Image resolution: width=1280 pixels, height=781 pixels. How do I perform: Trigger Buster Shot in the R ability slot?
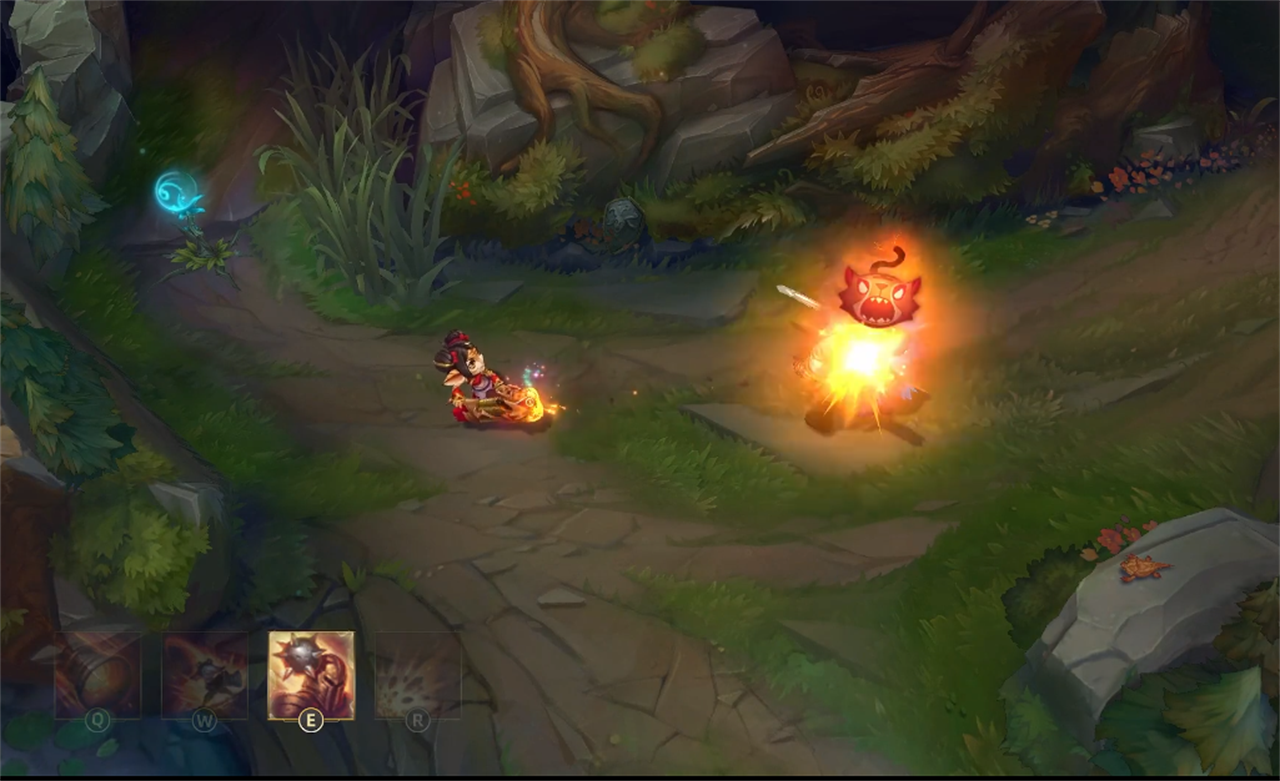(x=417, y=675)
